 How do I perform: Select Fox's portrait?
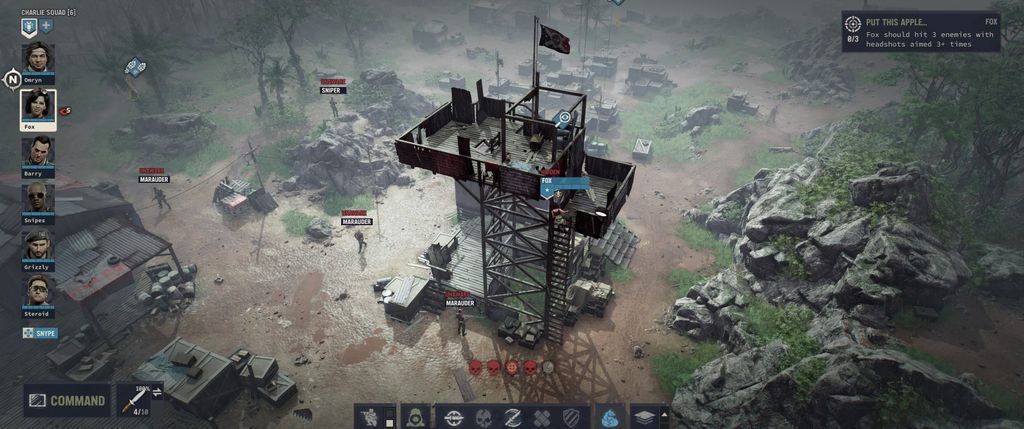(38, 106)
